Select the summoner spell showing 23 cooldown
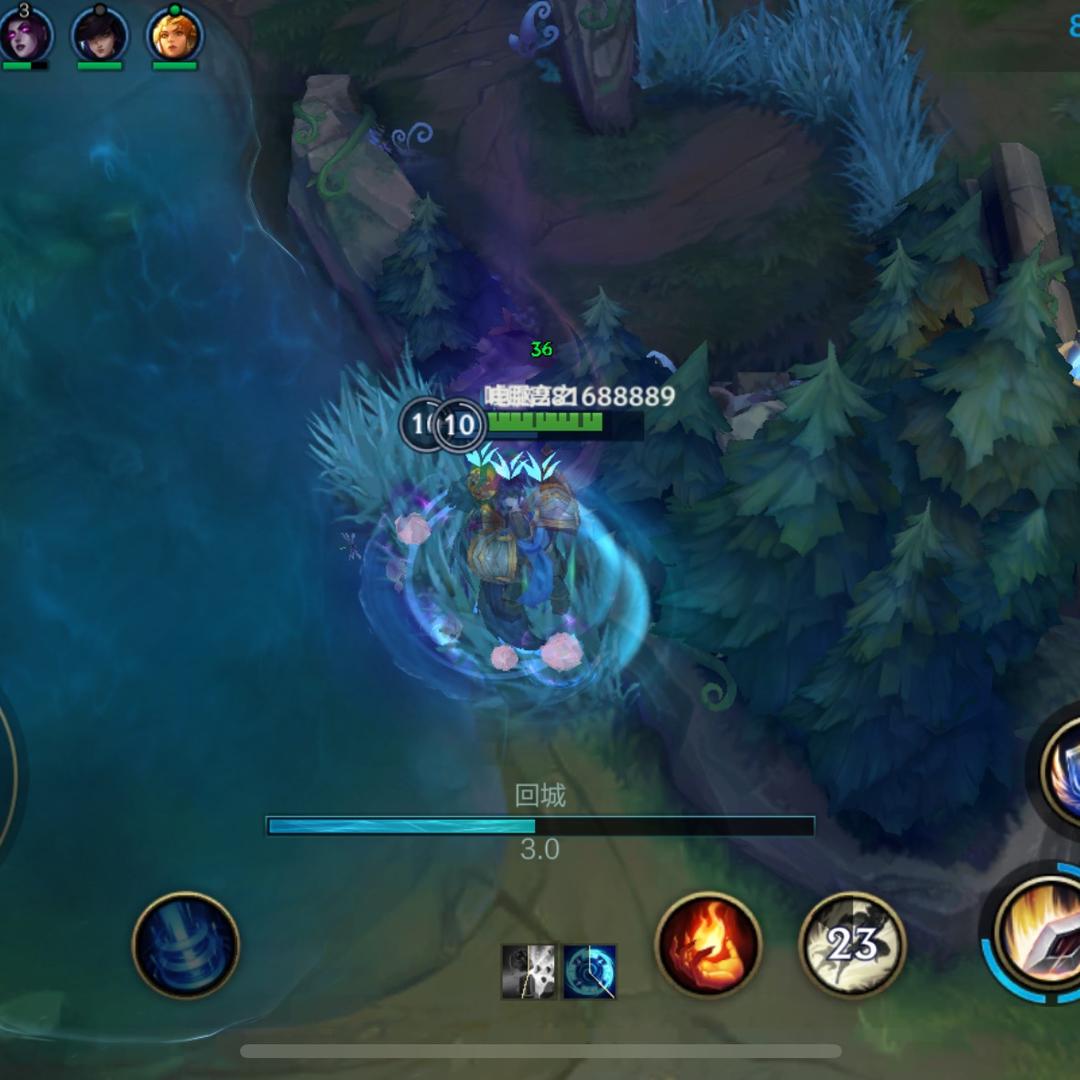This screenshot has height=1080, width=1080. tap(852, 945)
